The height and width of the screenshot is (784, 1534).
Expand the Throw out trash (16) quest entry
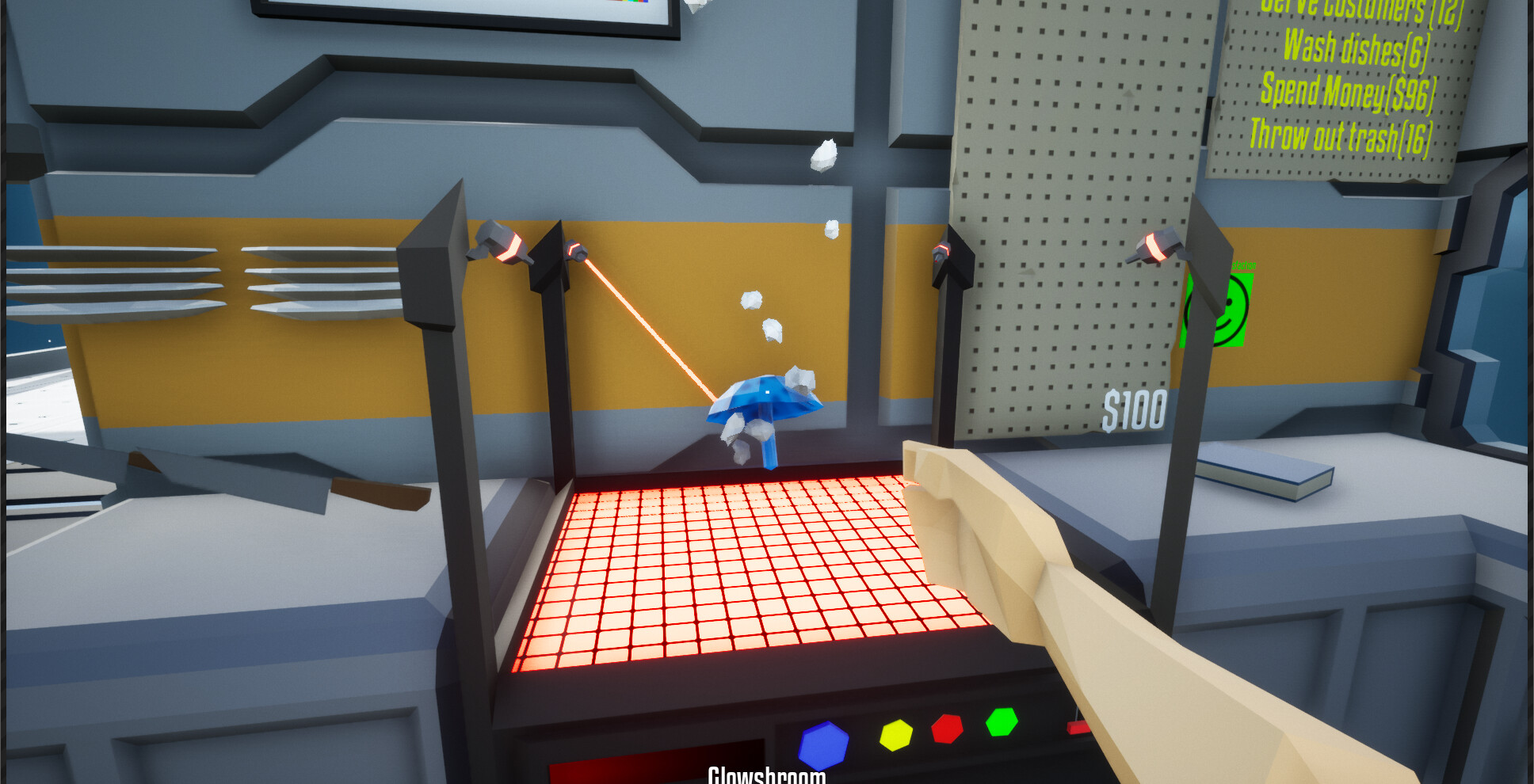(1341, 137)
